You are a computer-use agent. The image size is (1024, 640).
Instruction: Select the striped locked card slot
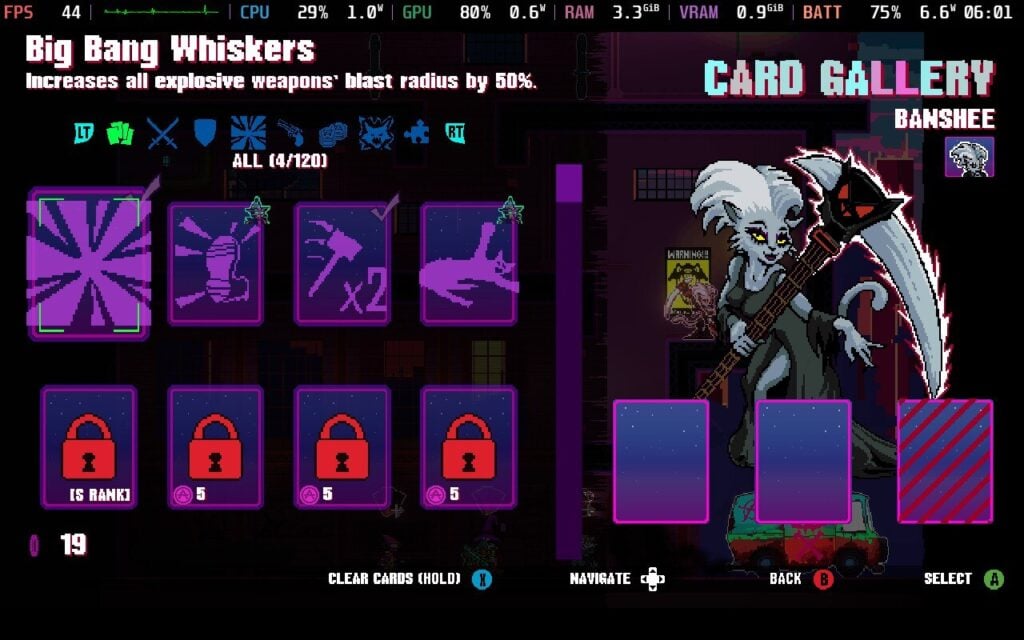point(945,461)
